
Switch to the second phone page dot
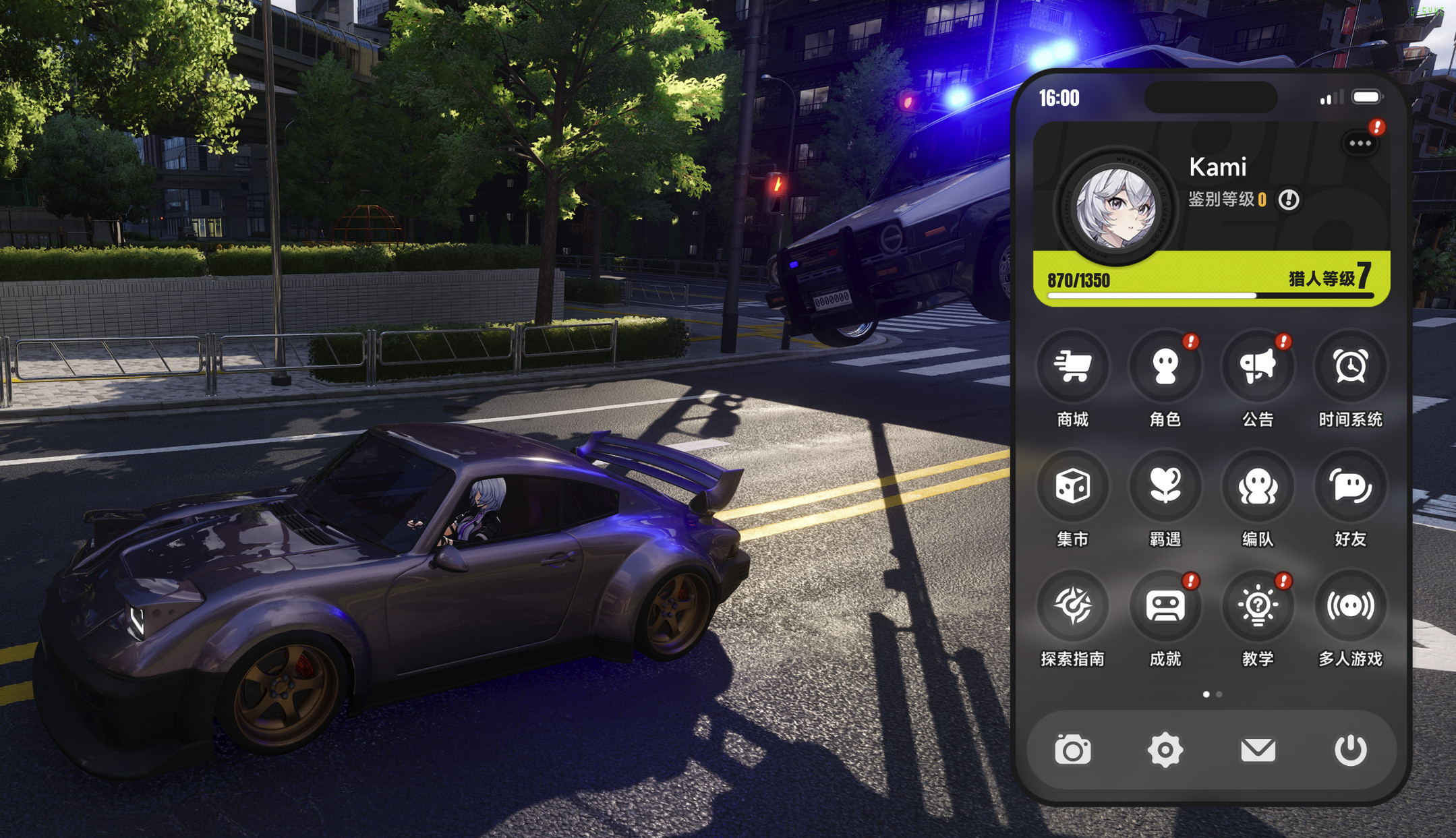(x=1219, y=694)
